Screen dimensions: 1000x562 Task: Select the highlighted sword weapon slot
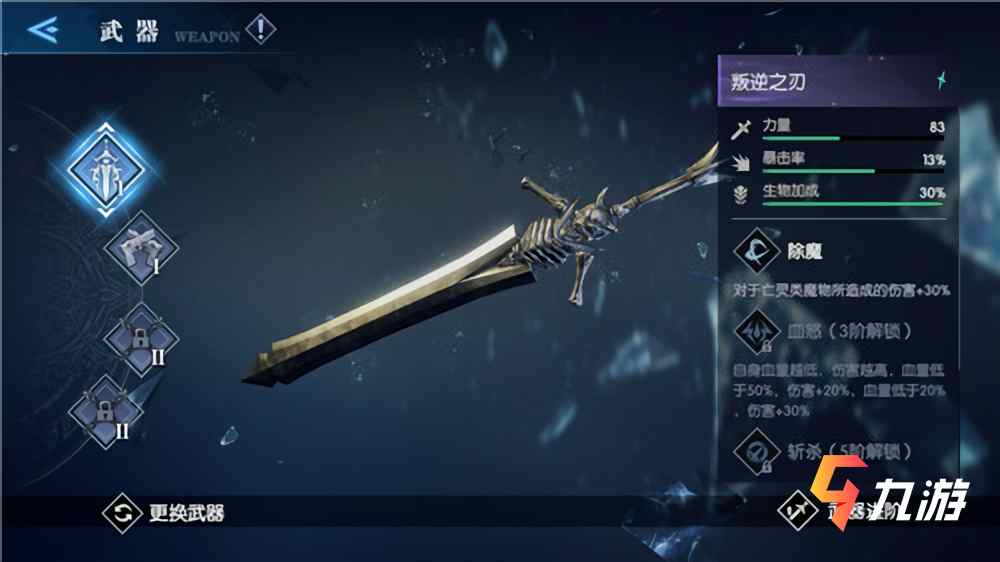pos(106,168)
